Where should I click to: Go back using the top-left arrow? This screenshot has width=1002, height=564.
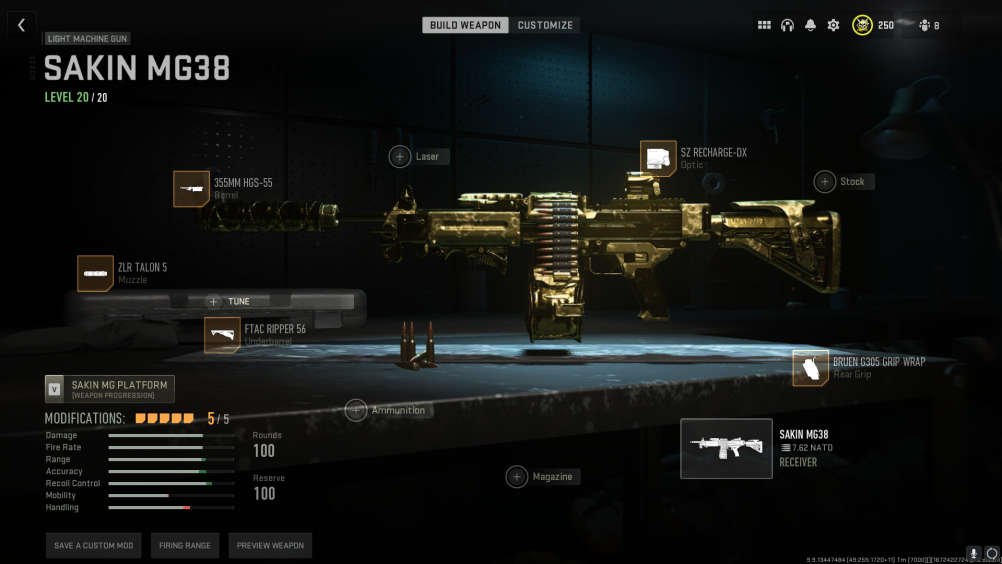pyautogui.click(x=21, y=25)
